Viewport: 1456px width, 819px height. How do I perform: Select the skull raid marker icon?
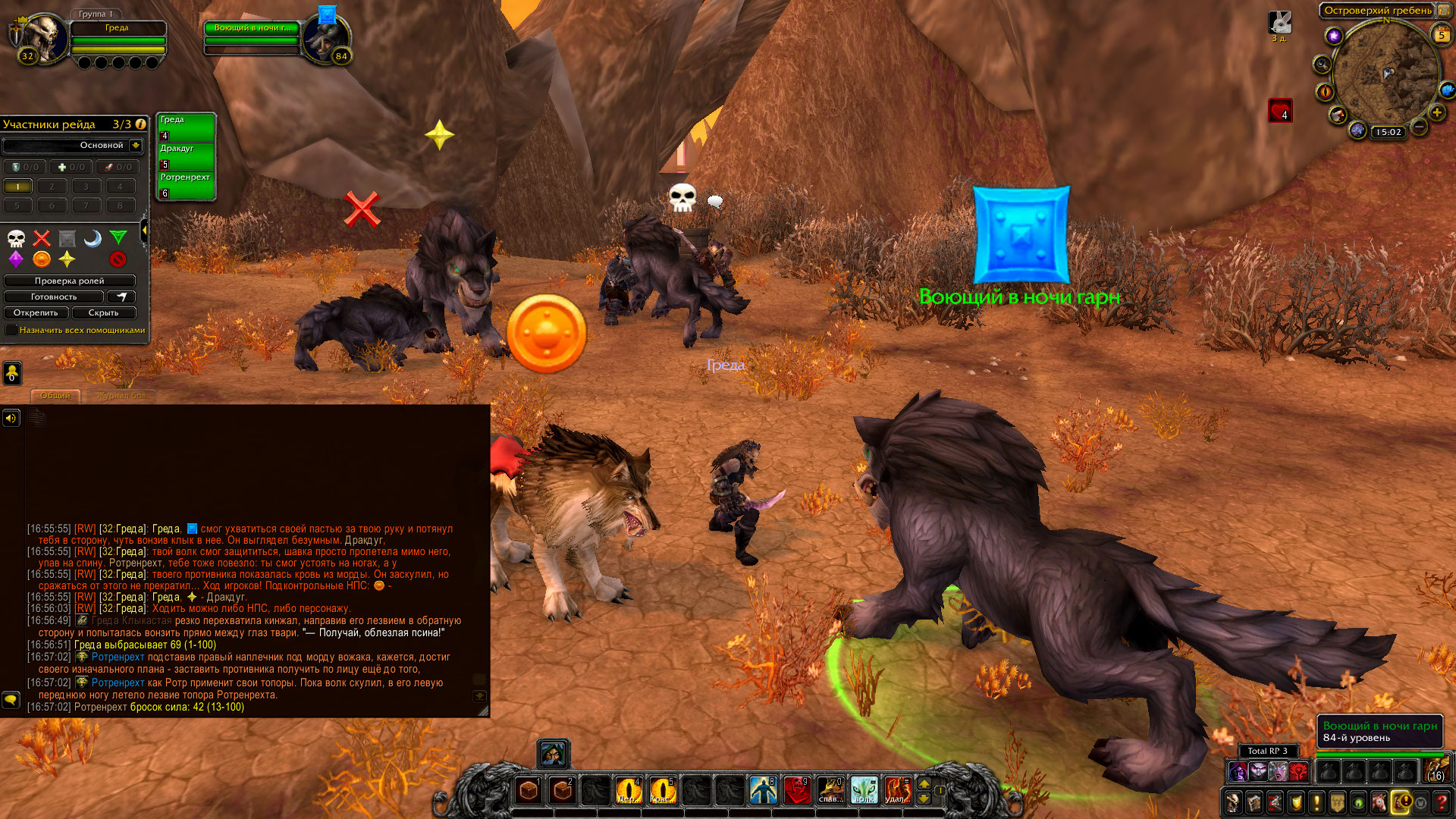[16, 239]
